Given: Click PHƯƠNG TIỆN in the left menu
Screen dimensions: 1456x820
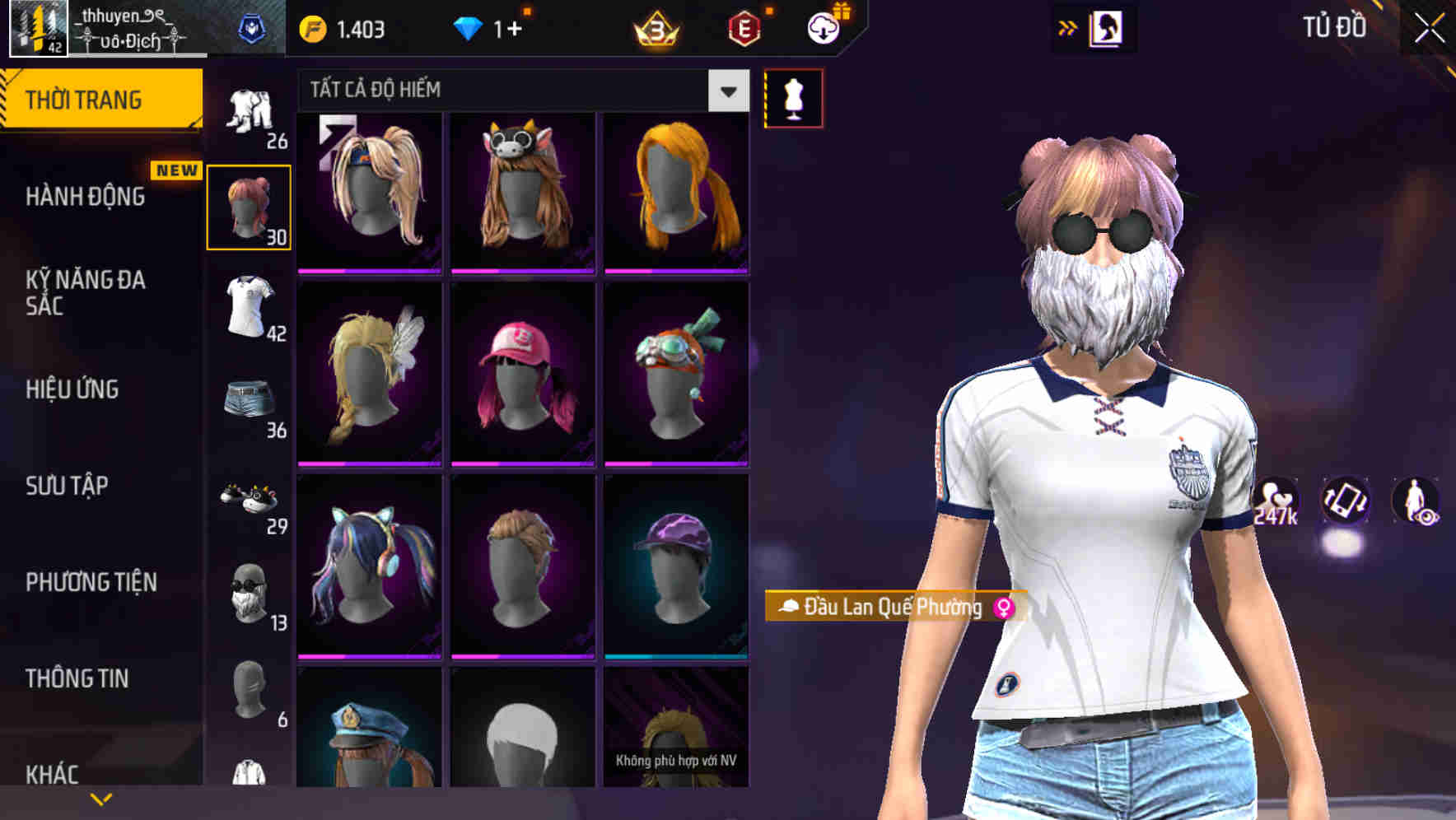Looking at the screenshot, I should point(91,582).
